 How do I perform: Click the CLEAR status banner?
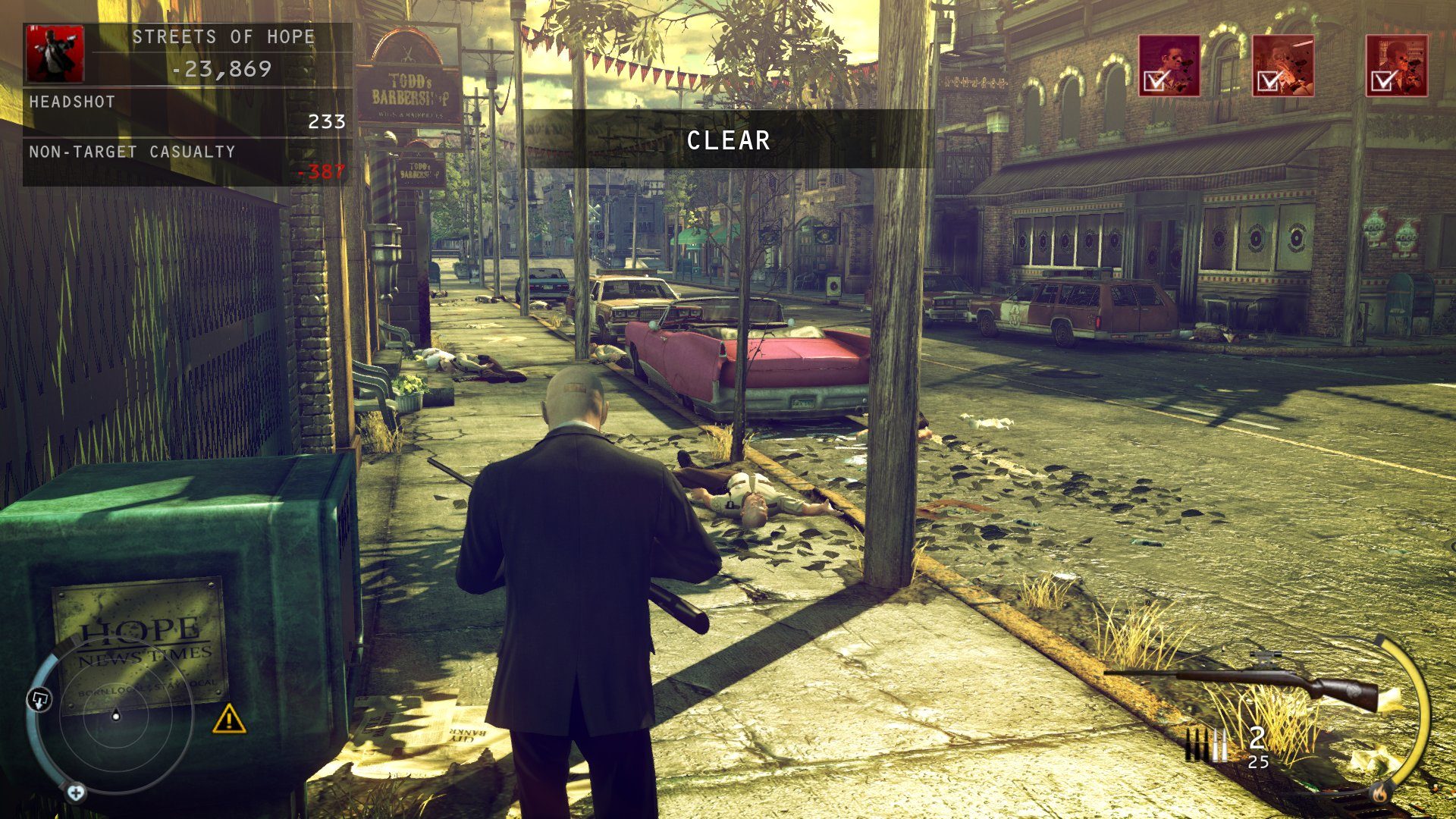click(x=728, y=140)
